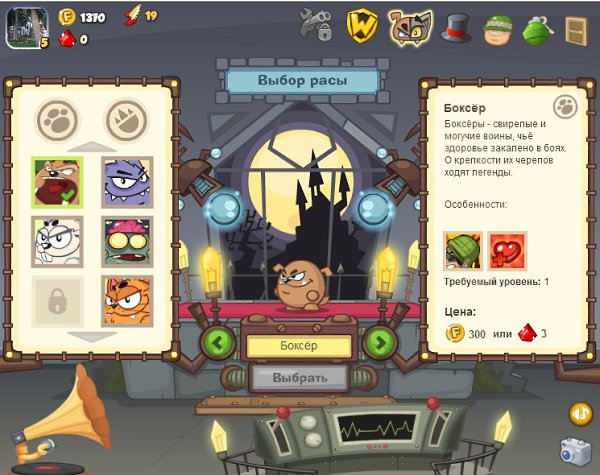Image resolution: width=600 pixels, height=475 pixels.
Task: Open the player avatar profile
Action: (x=24, y=27)
